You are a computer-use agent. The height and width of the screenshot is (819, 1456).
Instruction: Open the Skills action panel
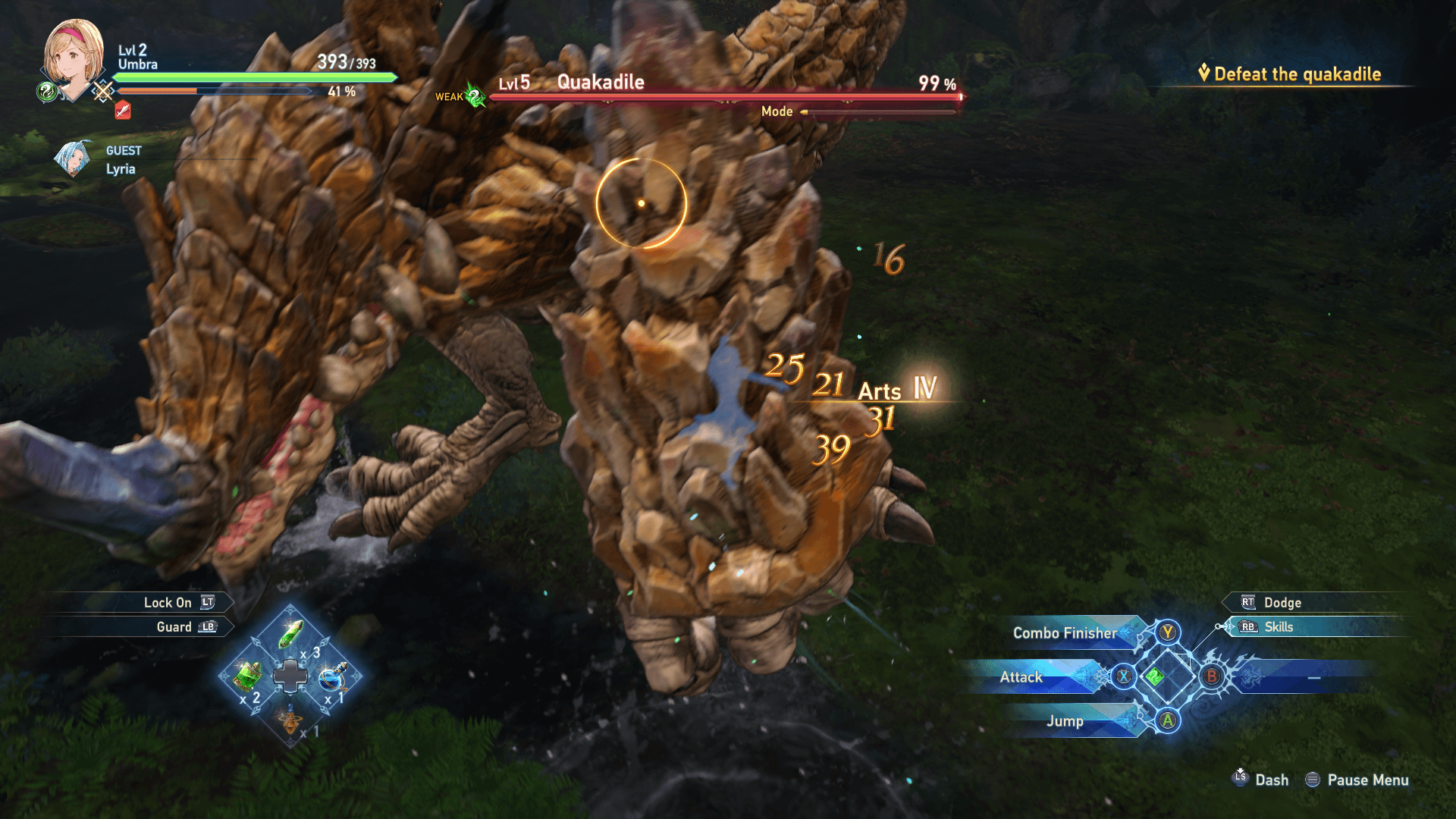tap(1278, 627)
